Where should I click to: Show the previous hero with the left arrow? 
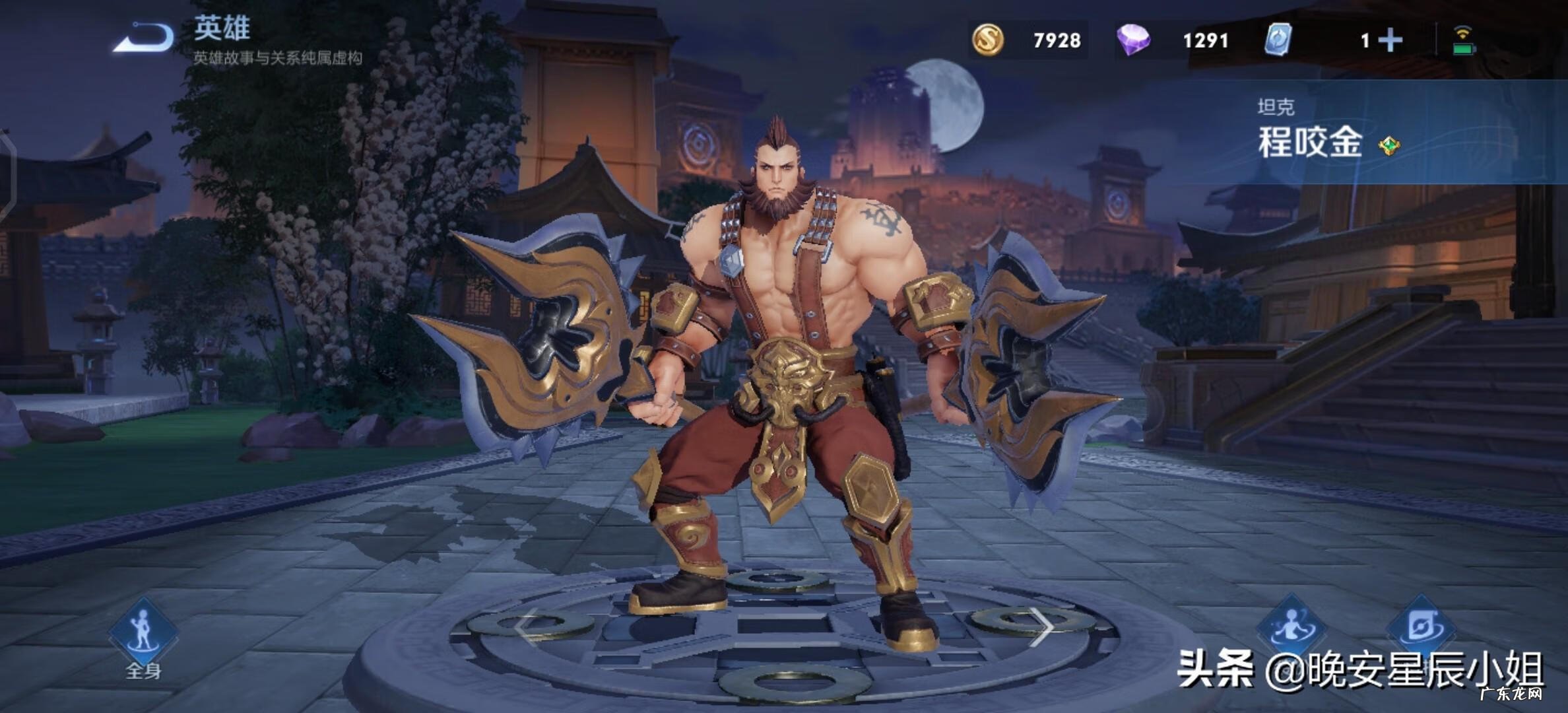525,627
